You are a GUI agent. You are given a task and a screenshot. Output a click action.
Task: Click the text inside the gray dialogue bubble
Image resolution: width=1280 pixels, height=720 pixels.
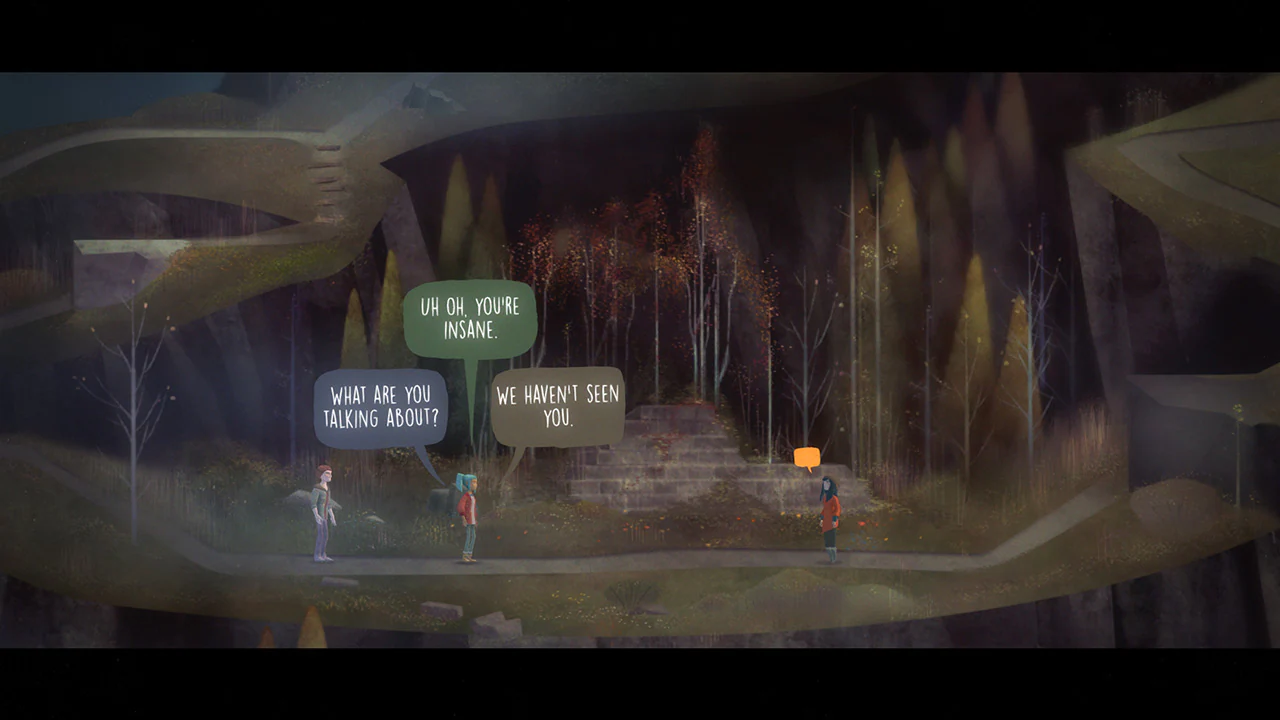(x=557, y=404)
